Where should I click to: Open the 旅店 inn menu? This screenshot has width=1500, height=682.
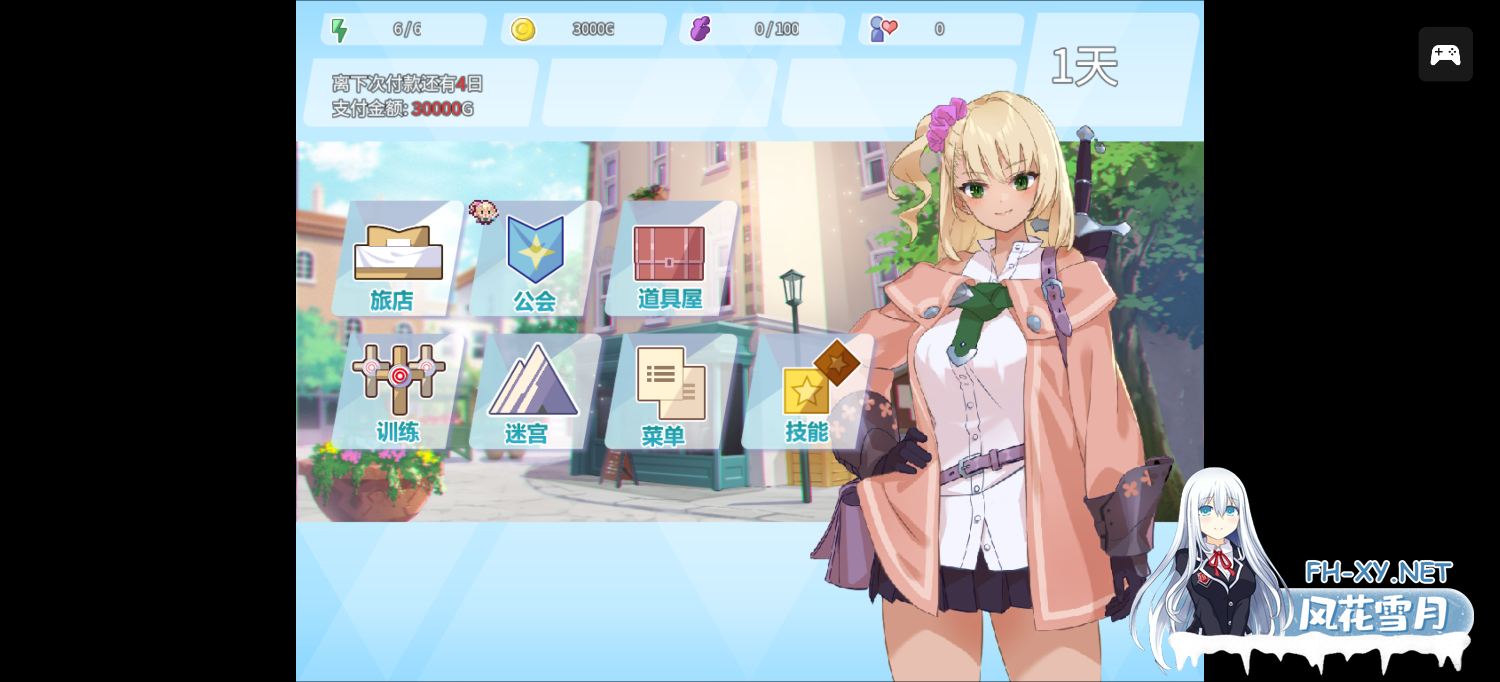397,260
